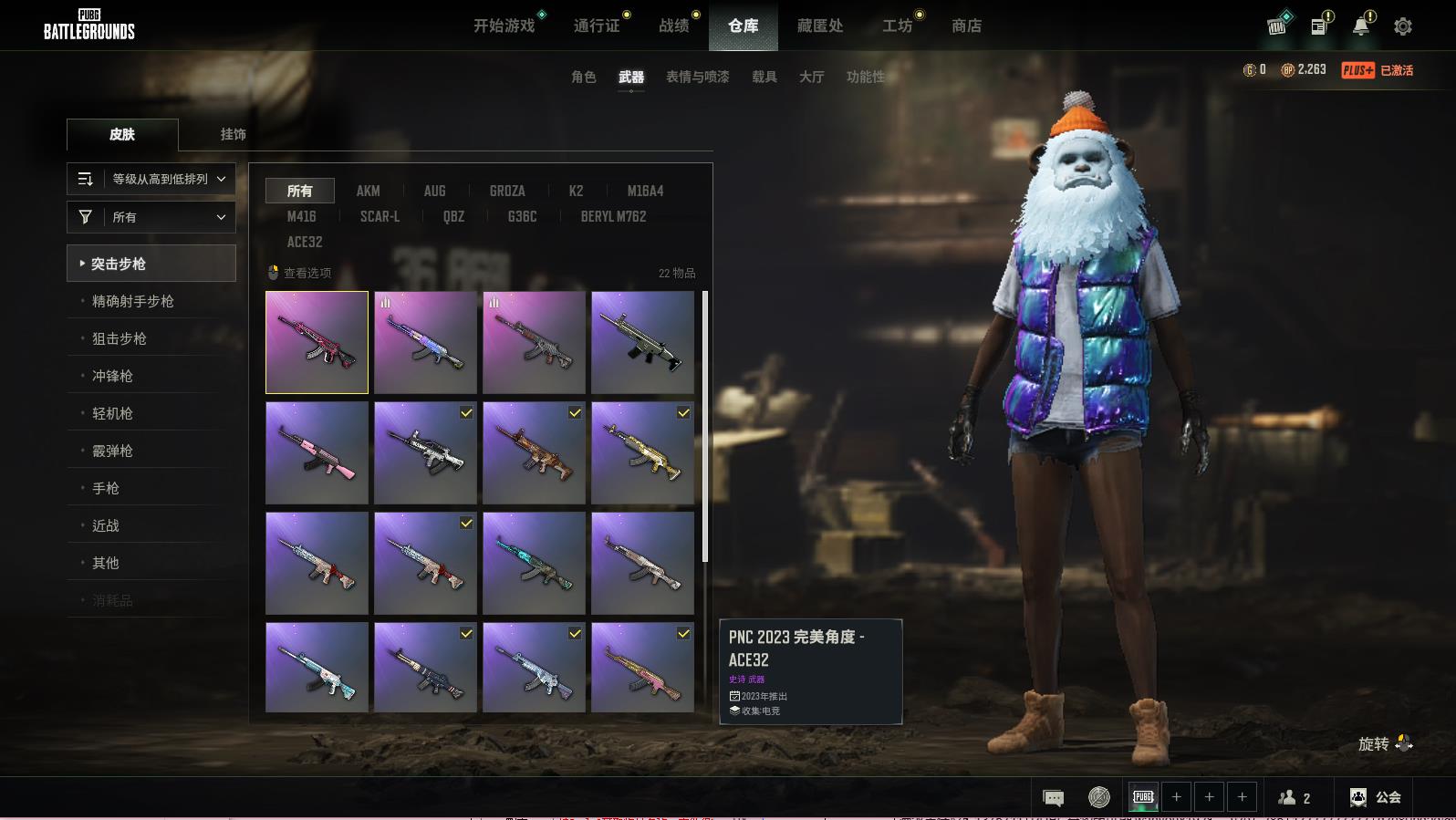Choose the 狙击步枪 sniper rifle category
Image resolution: width=1456 pixels, height=820 pixels.
click(120, 338)
